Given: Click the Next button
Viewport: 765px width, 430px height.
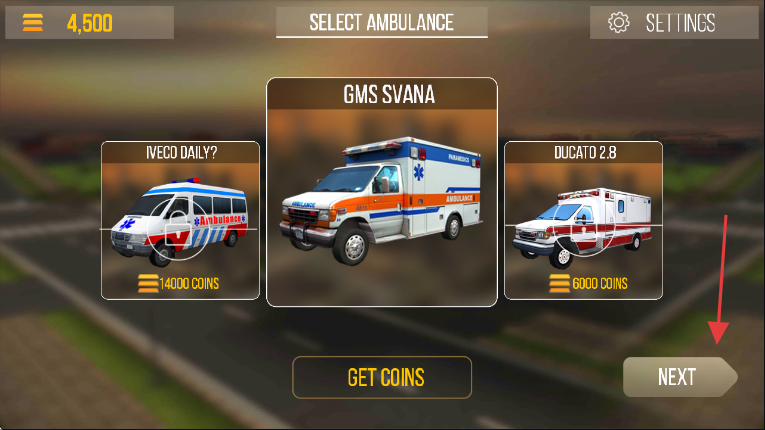Looking at the screenshot, I should point(678,377).
